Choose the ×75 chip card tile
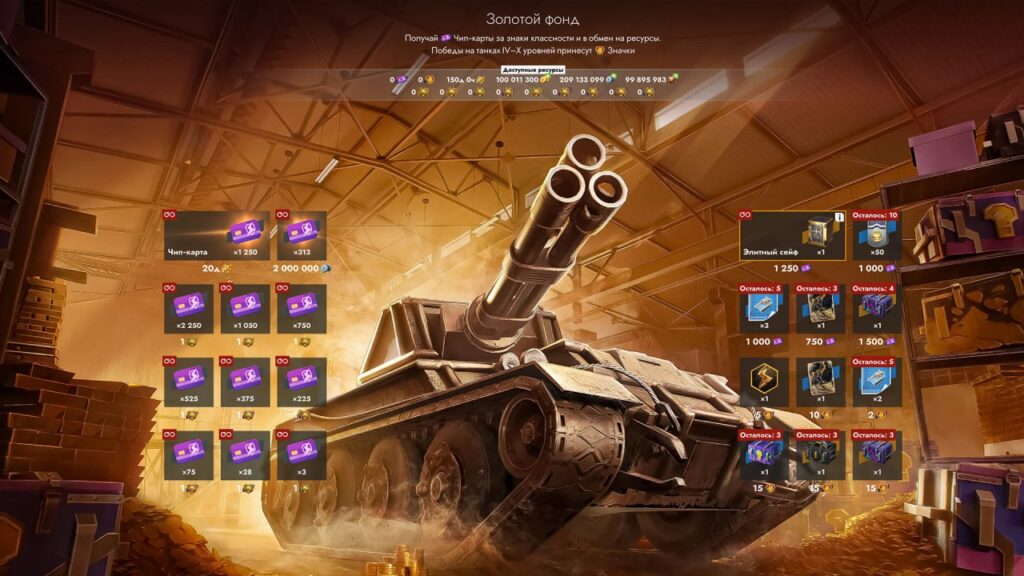 [x=188, y=455]
